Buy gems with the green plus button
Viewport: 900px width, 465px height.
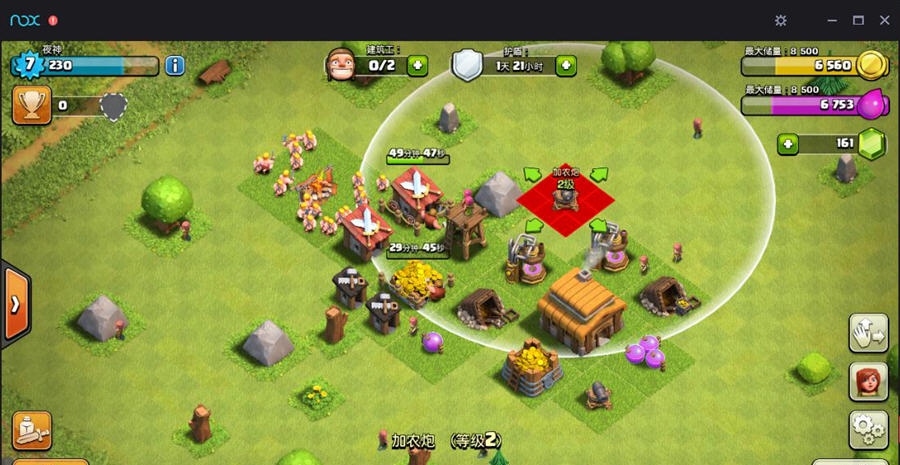pos(789,144)
